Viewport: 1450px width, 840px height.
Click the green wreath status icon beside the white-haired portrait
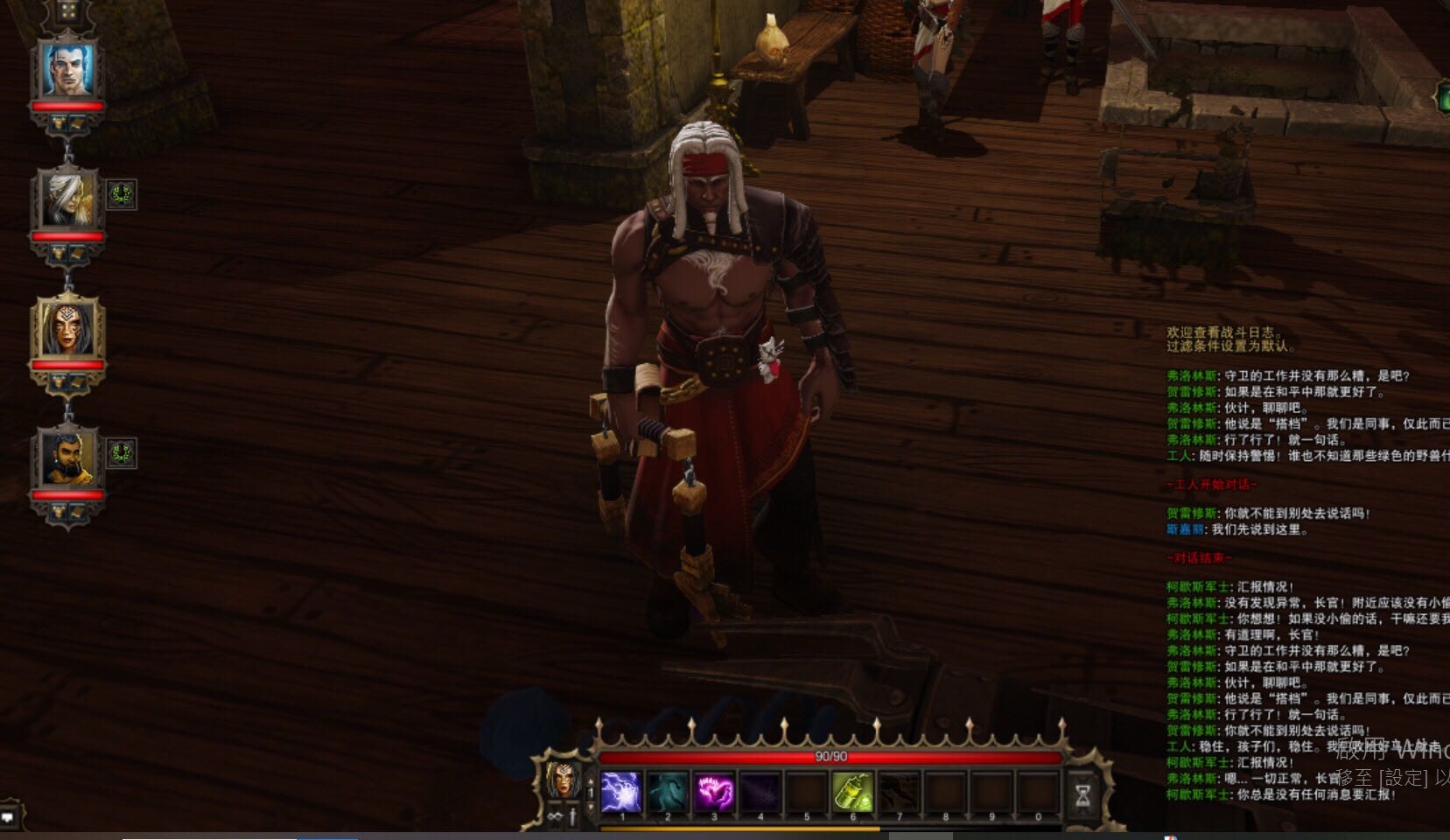[x=122, y=194]
